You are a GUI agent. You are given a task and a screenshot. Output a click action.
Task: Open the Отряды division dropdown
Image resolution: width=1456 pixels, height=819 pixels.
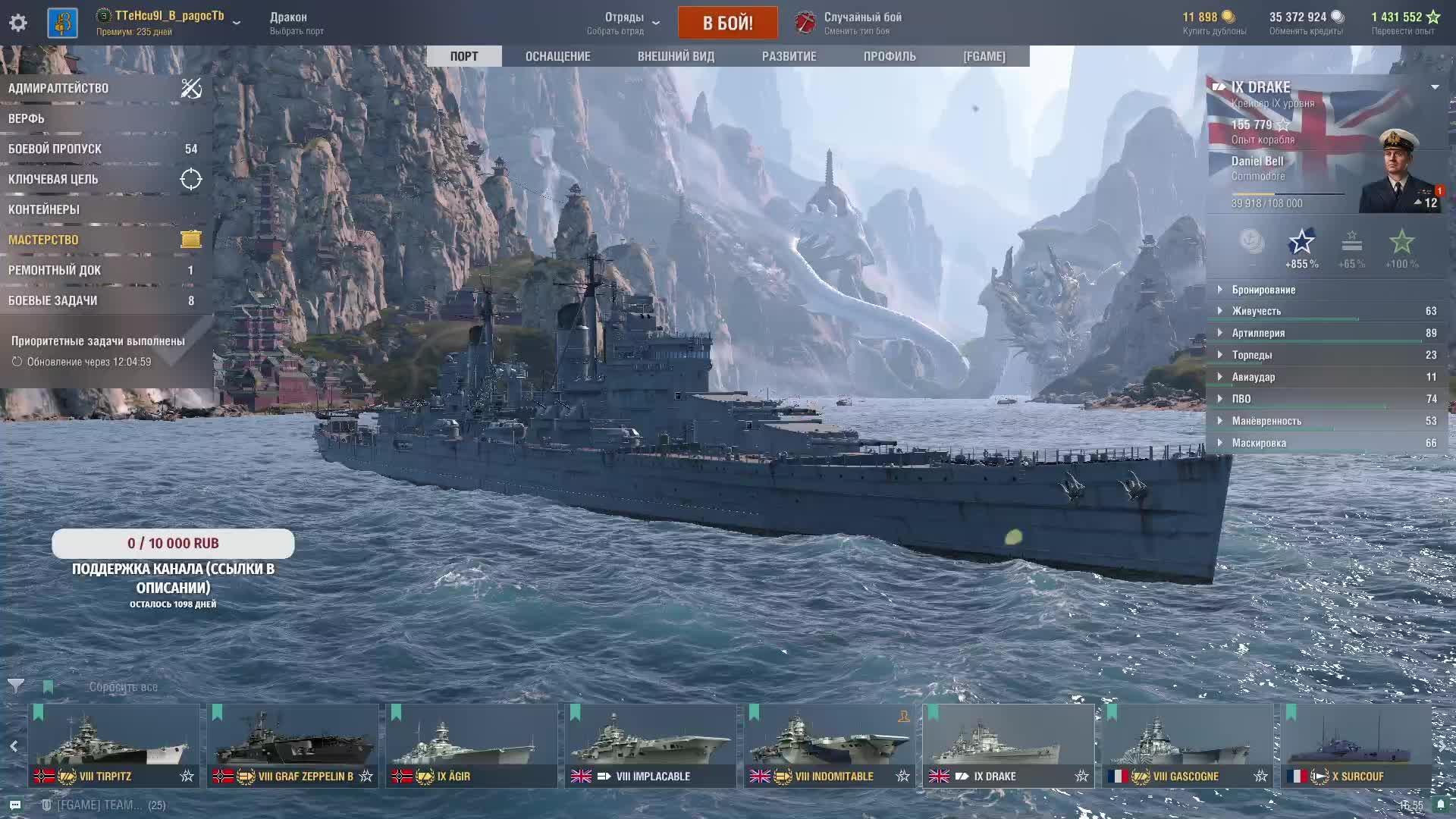point(624,23)
